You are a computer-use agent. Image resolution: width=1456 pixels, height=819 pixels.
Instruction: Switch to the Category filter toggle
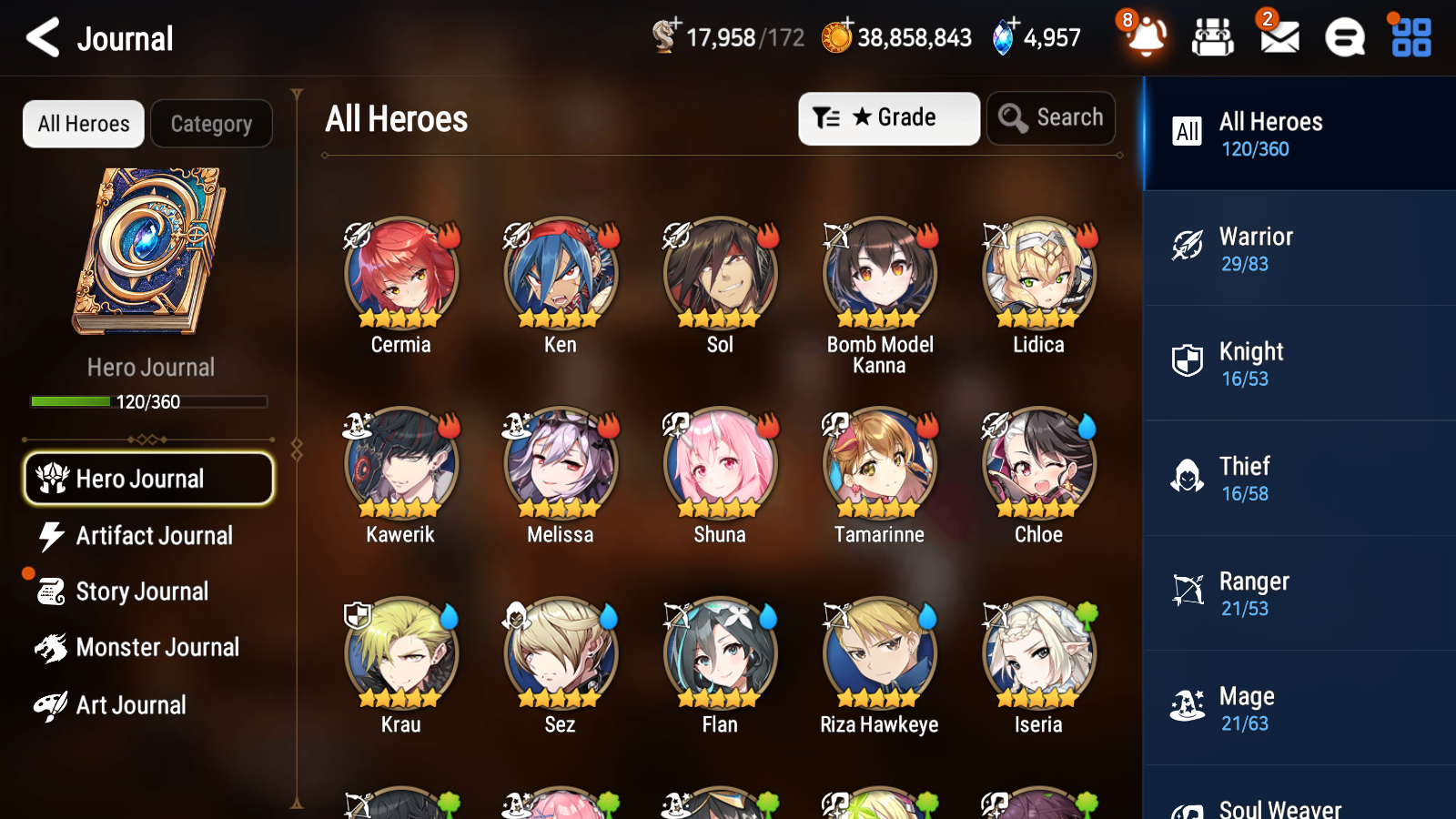[211, 124]
